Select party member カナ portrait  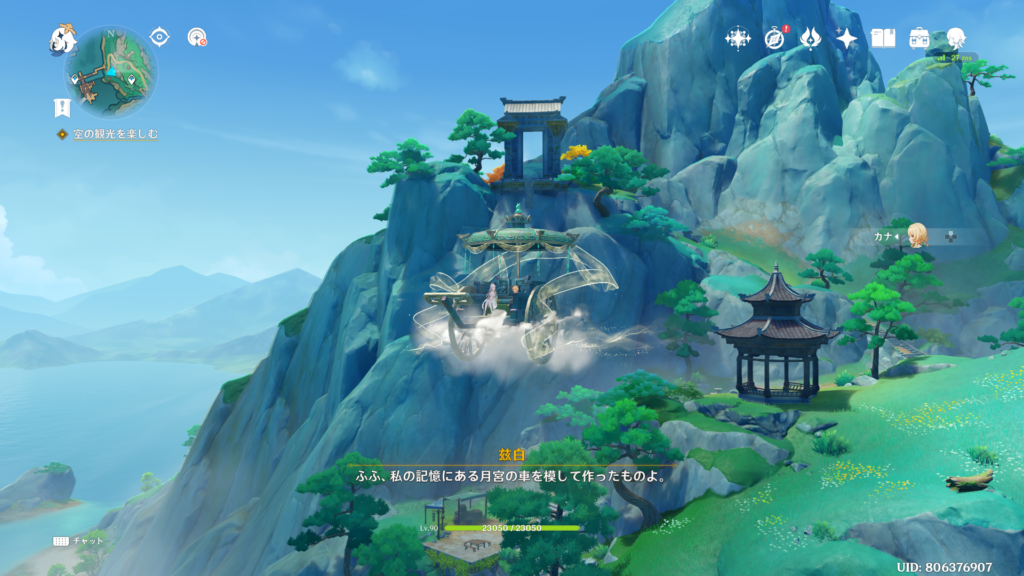click(x=917, y=236)
